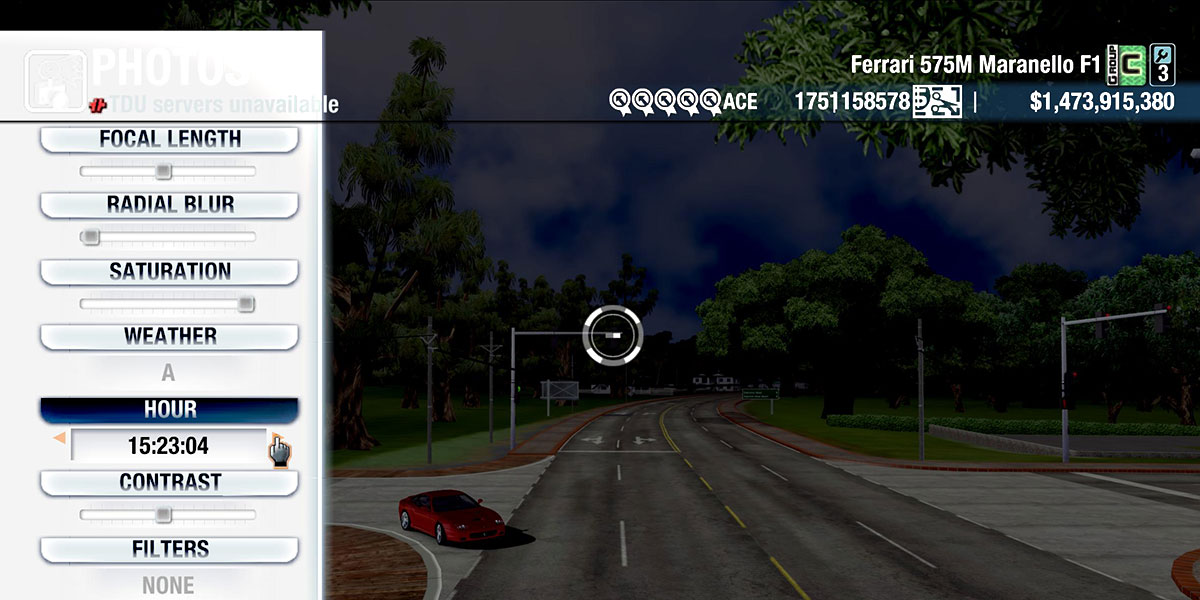Click the Focal Length slider handle
The width and height of the screenshot is (1200, 600).
(x=163, y=172)
